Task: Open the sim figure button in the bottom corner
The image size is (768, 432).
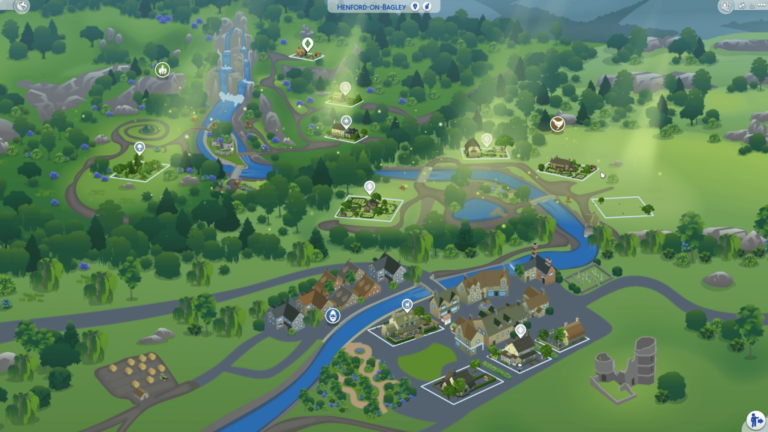Action: click(x=753, y=421)
